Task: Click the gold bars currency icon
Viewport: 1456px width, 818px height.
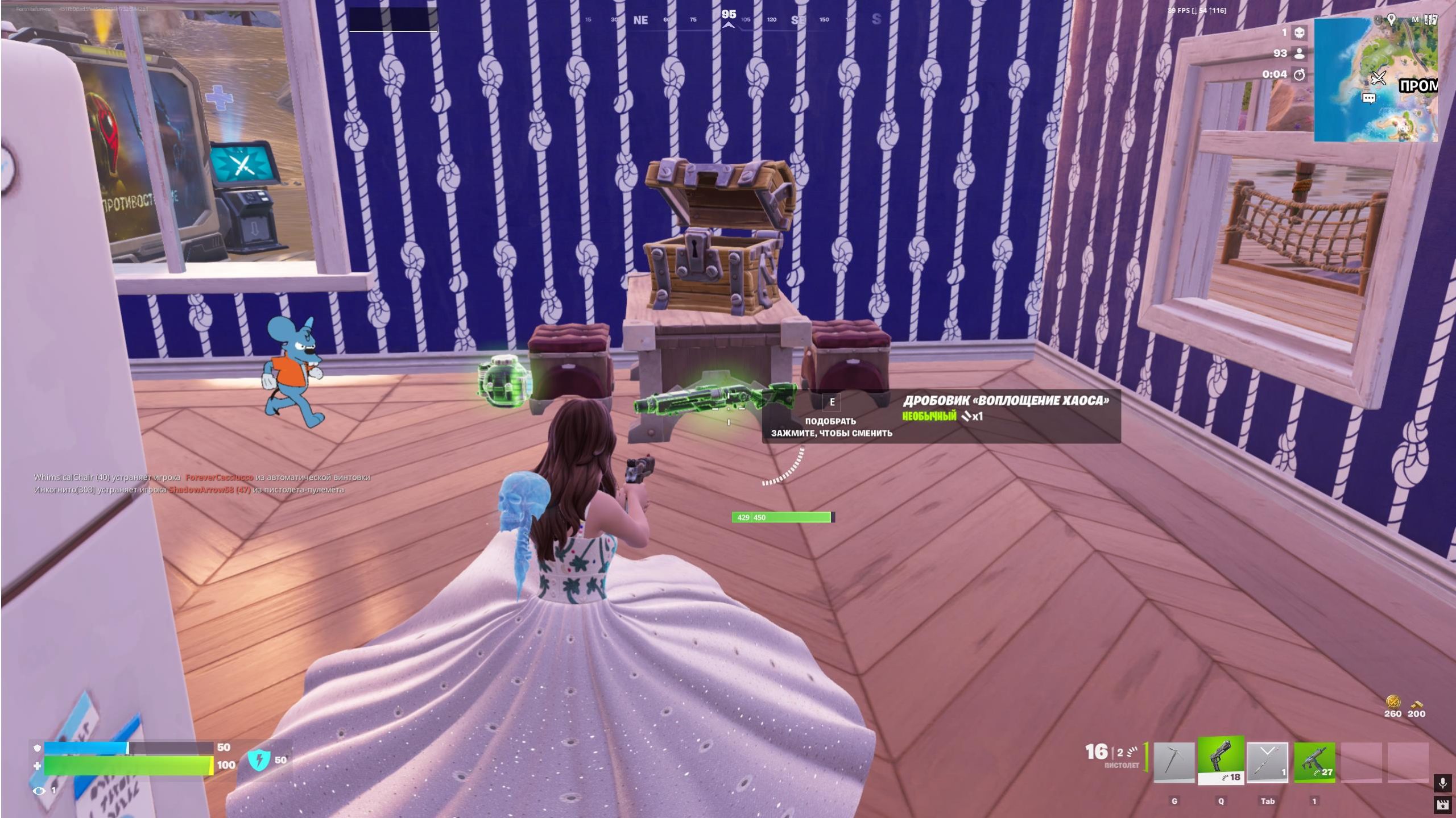Action: 1416,703
